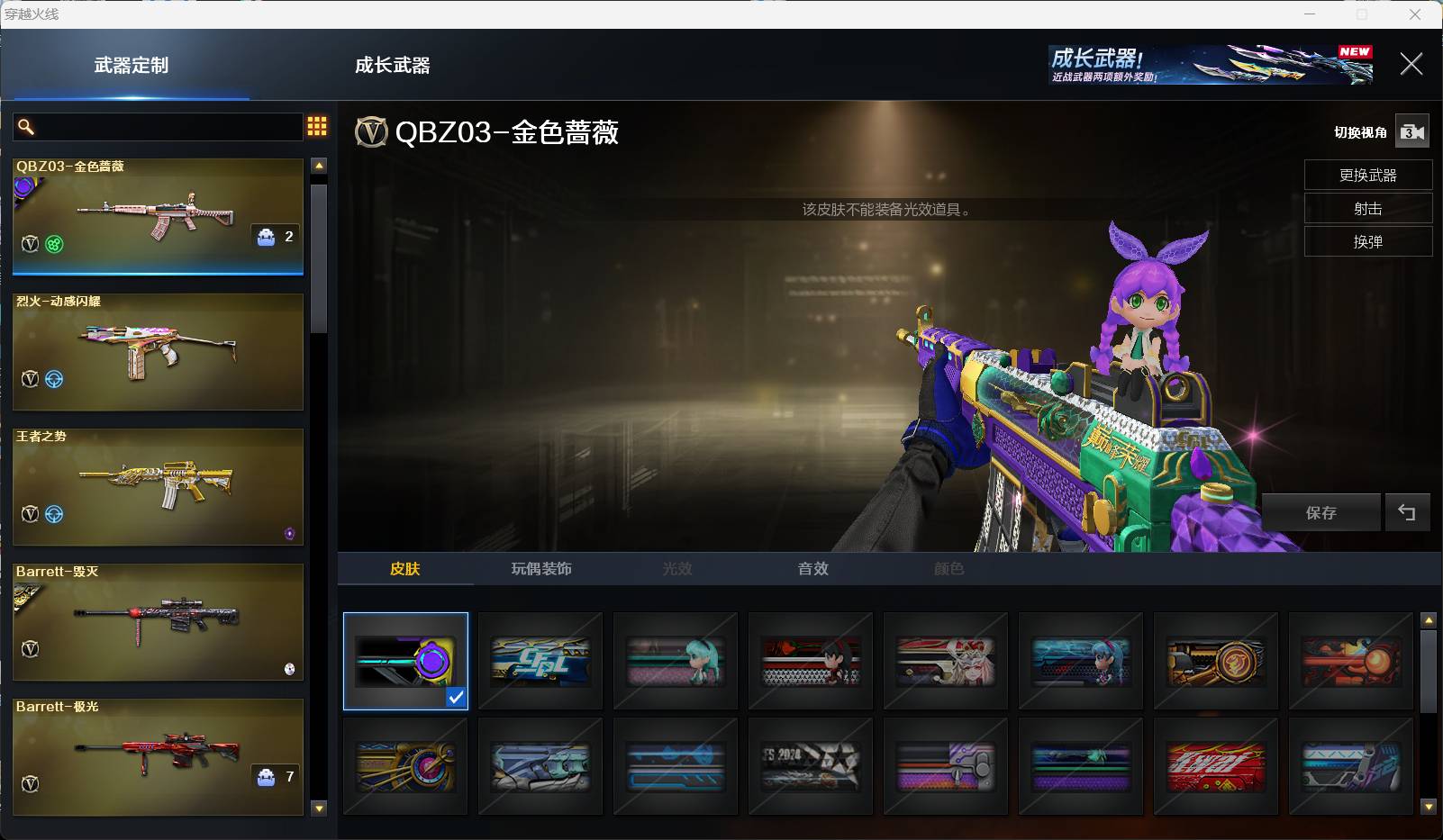Switch to the 音效 tab
The height and width of the screenshot is (840, 1443).
pyautogui.click(x=812, y=569)
